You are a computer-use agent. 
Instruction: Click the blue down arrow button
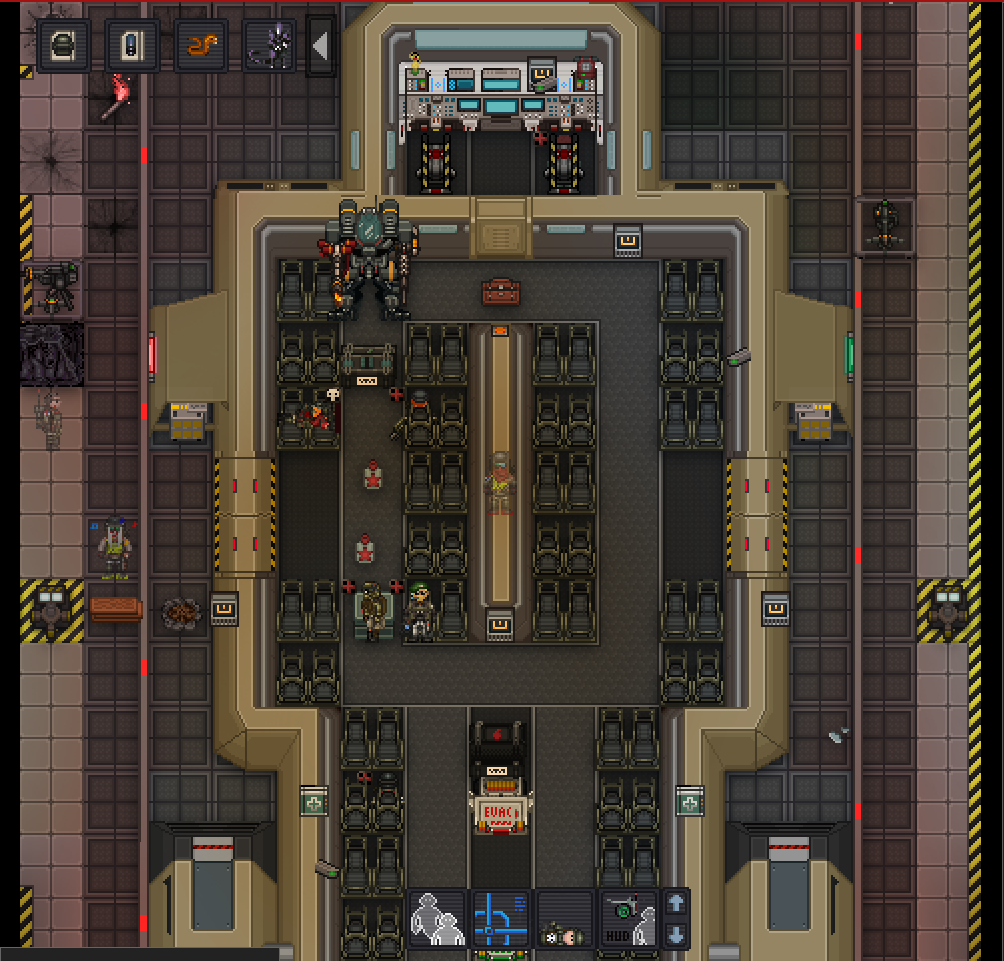[x=676, y=935]
